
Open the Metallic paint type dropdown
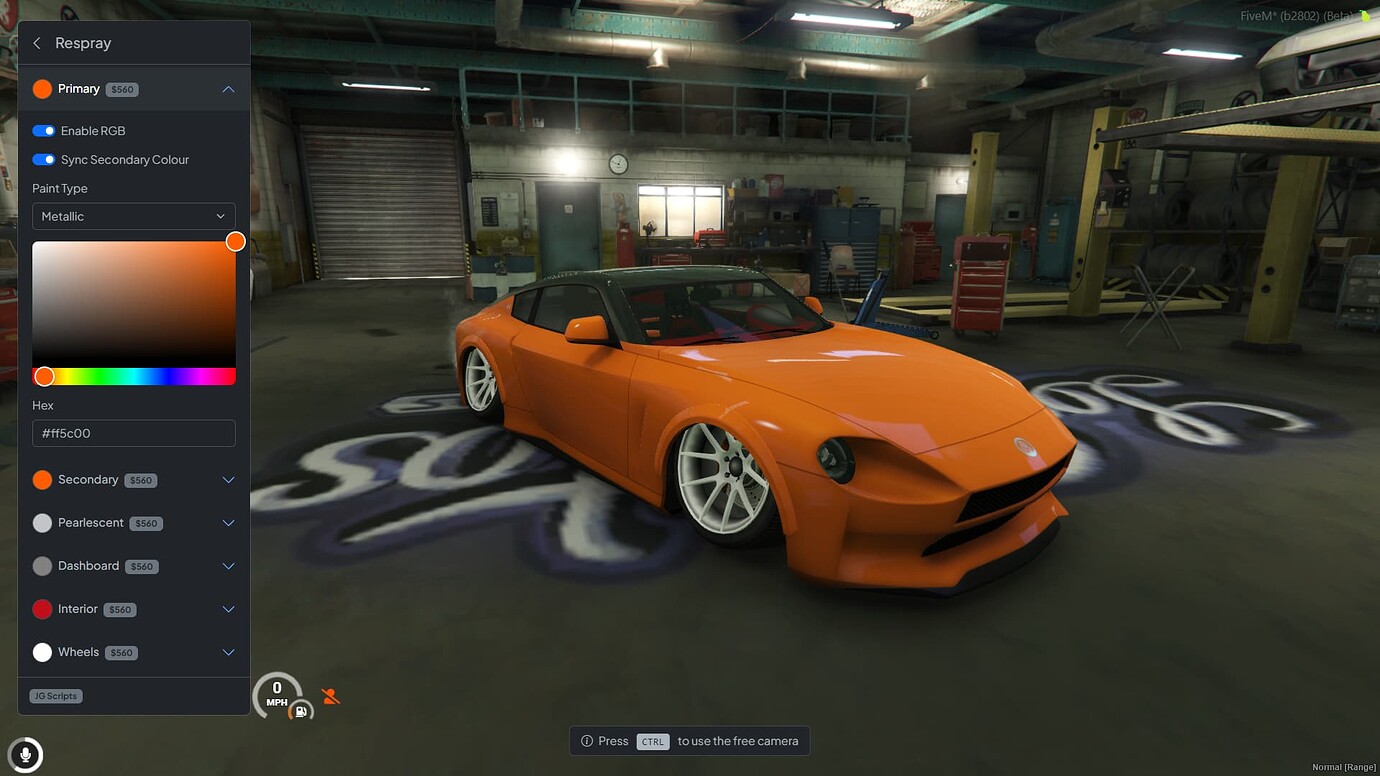coord(134,216)
